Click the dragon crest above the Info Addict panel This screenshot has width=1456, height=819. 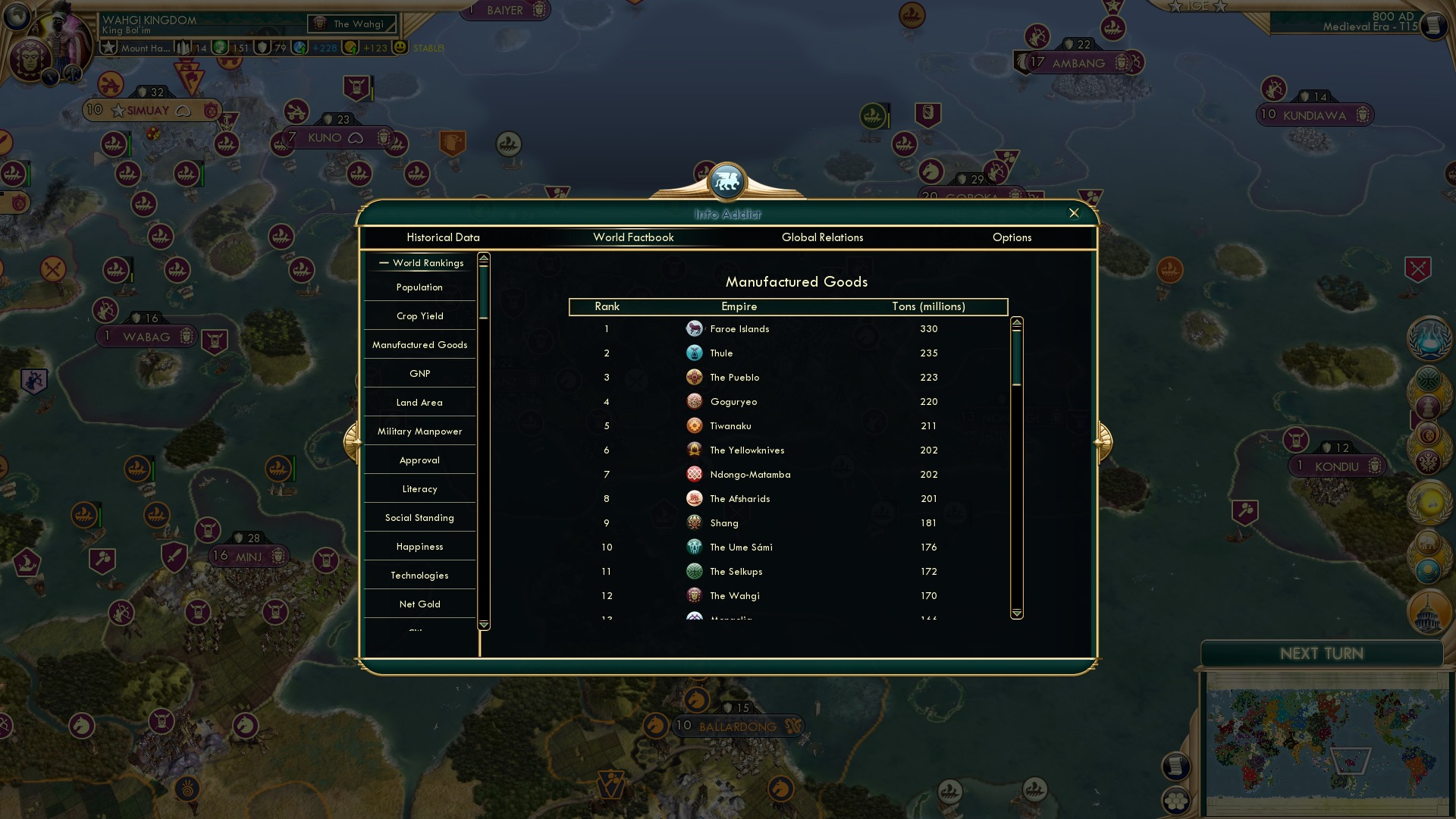(726, 180)
